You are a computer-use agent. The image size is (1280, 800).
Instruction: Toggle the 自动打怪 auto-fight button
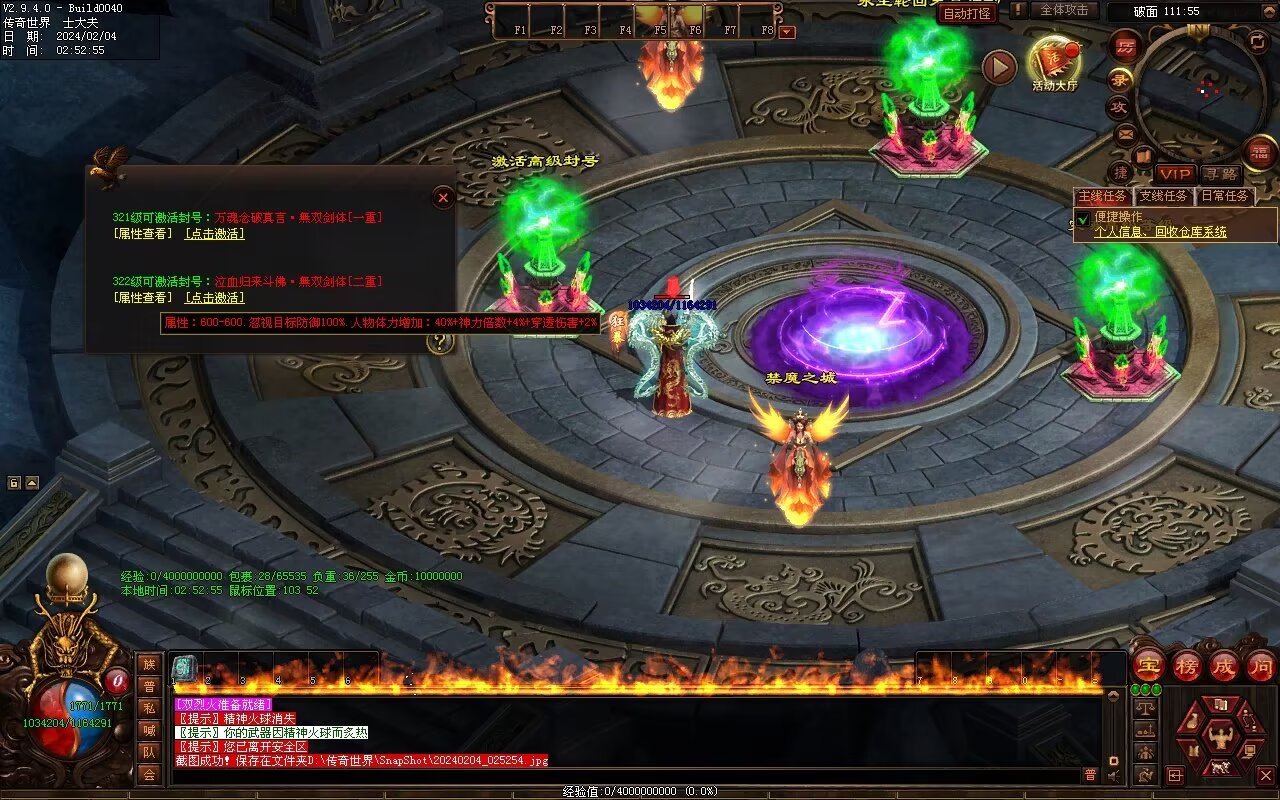967,14
